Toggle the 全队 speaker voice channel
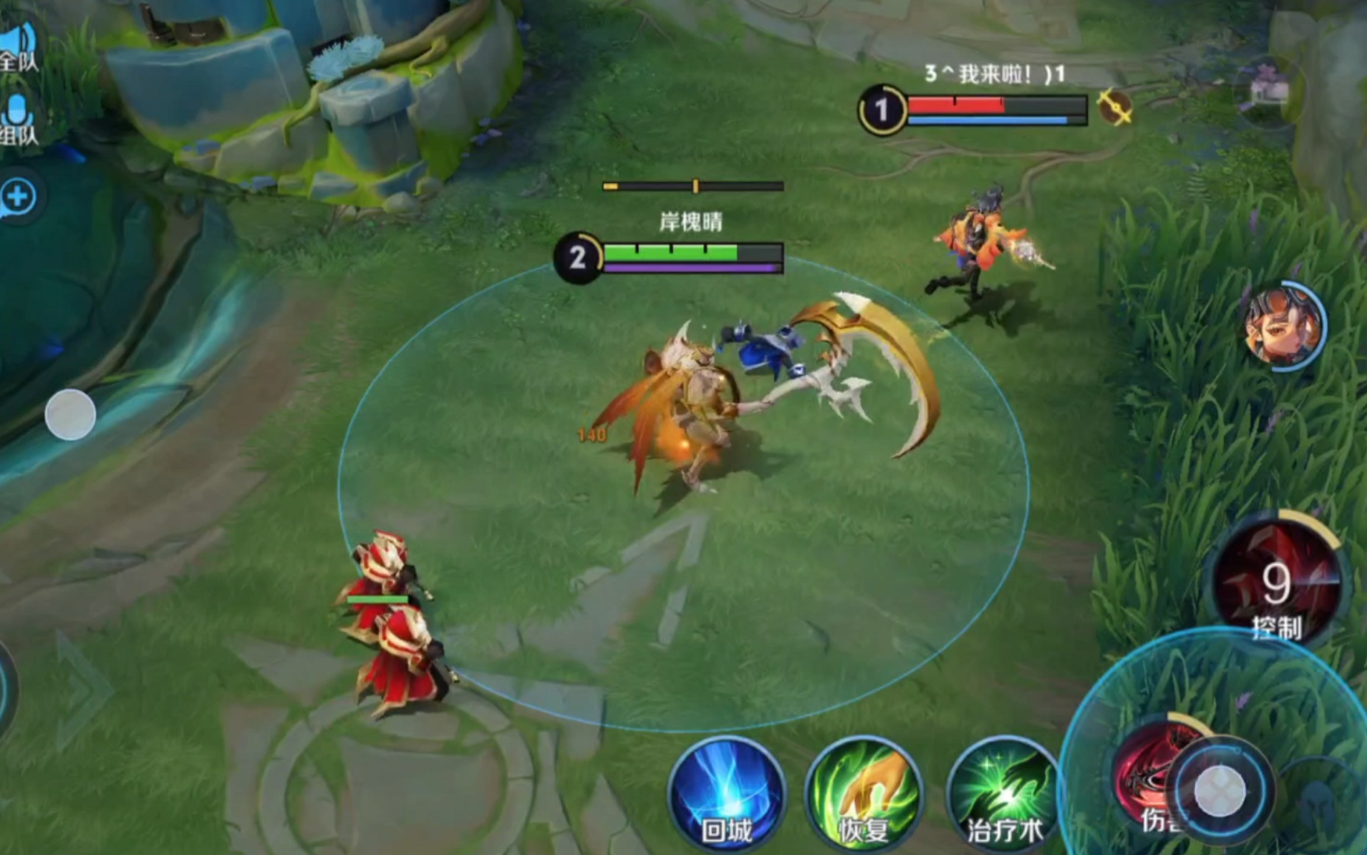The height and width of the screenshot is (855, 1367). tap(18, 45)
